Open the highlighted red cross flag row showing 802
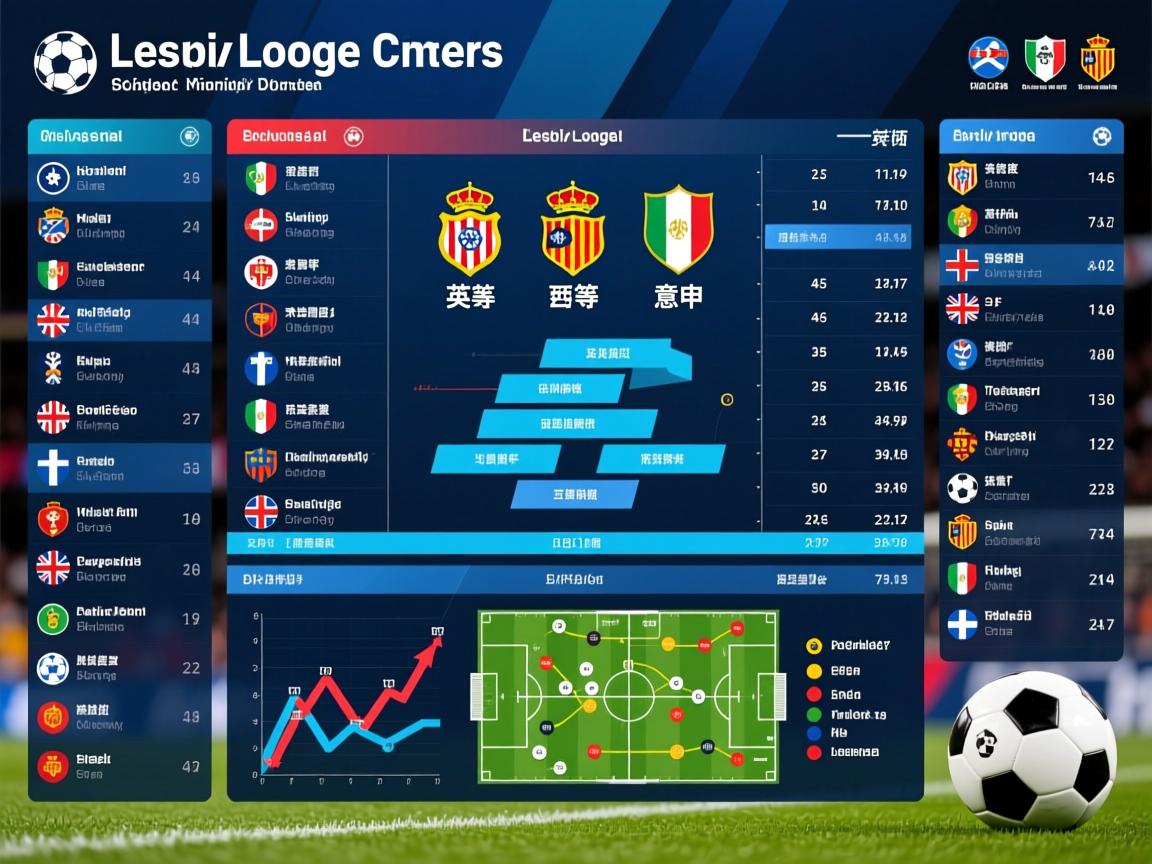The width and height of the screenshot is (1152, 864). point(1031,265)
